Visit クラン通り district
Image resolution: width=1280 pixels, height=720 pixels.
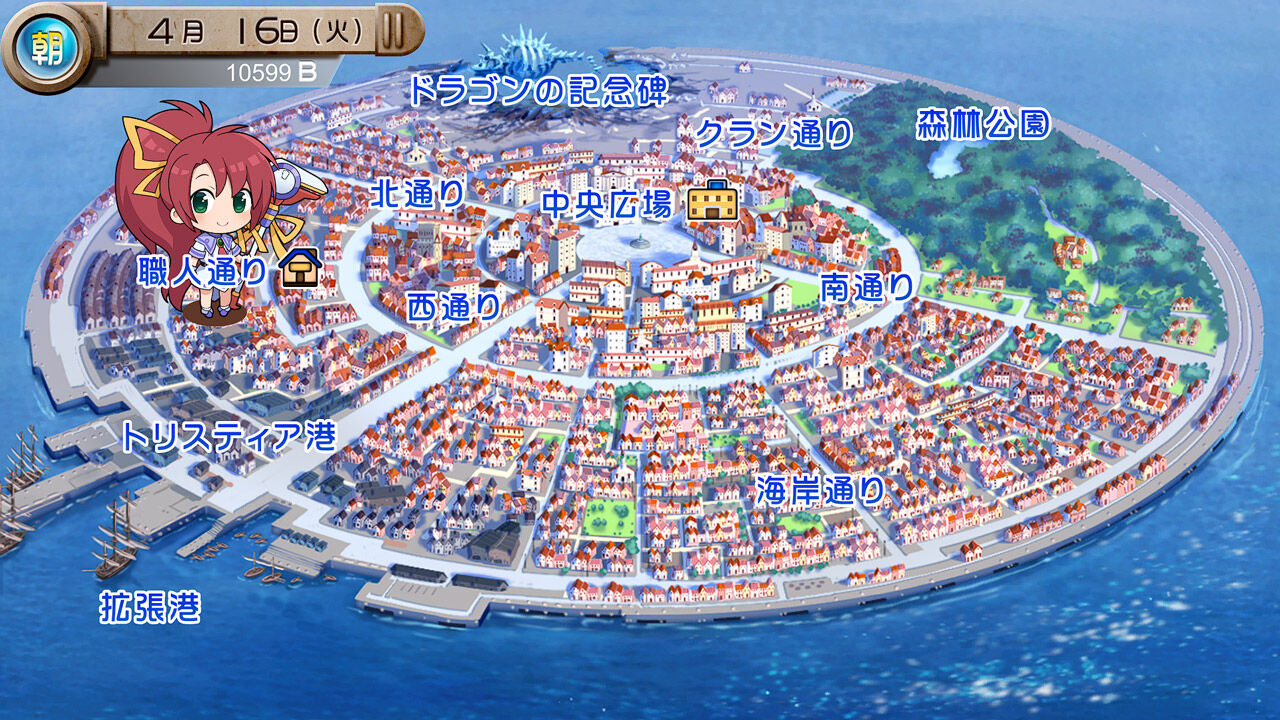[775, 128]
